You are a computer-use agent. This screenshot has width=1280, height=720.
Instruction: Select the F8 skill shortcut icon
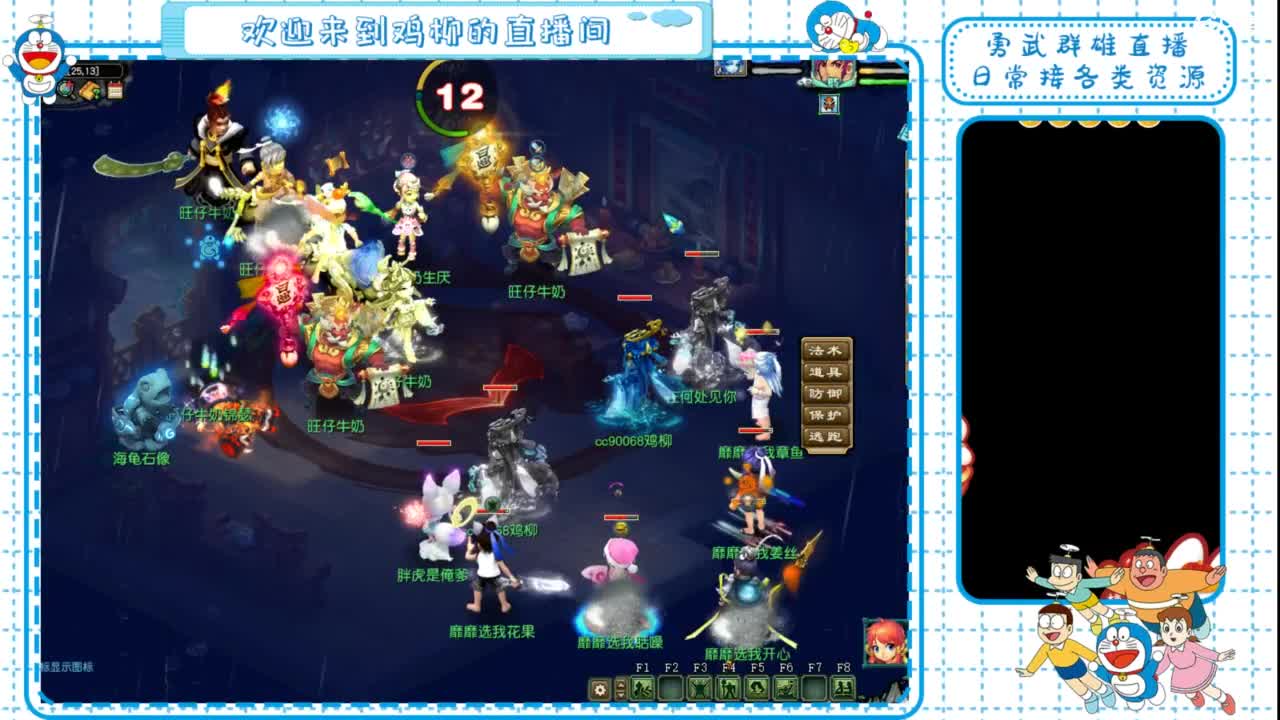point(843,688)
